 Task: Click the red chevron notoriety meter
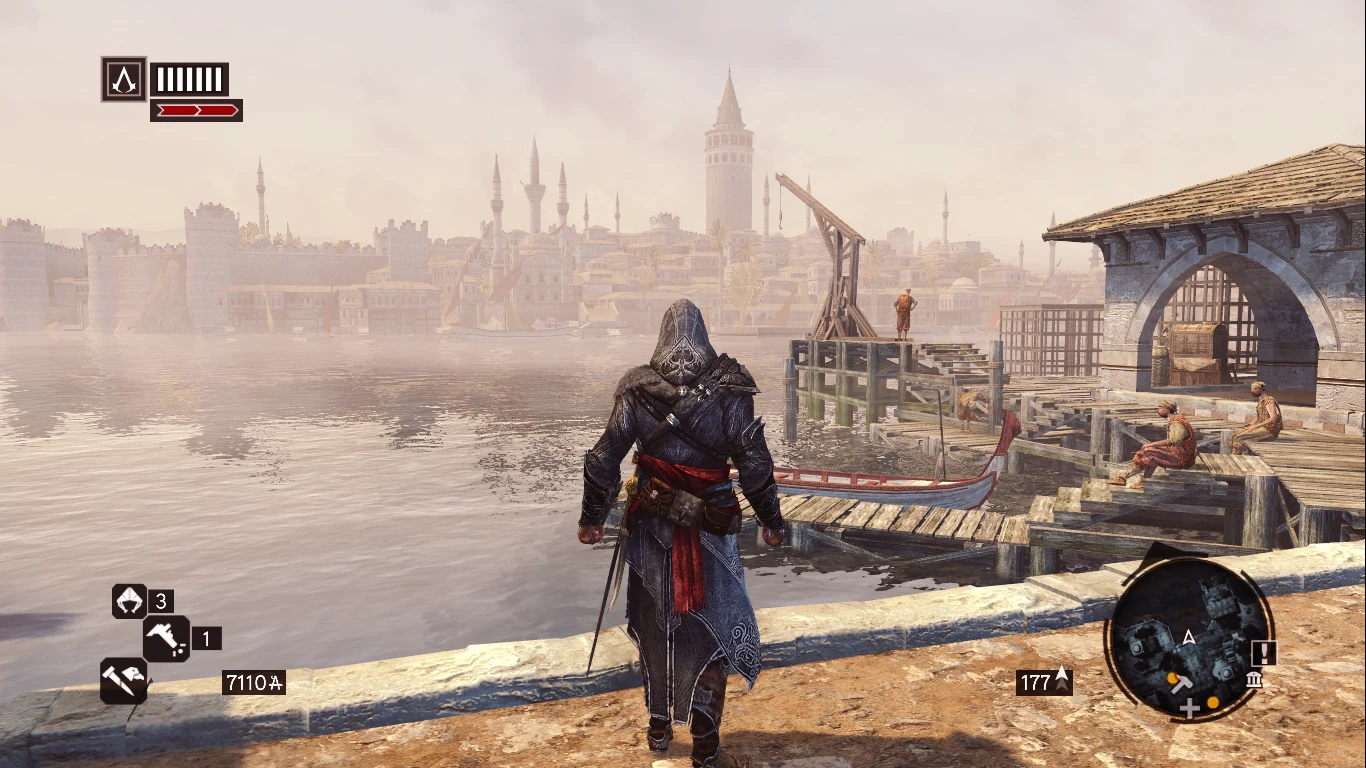(x=195, y=110)
